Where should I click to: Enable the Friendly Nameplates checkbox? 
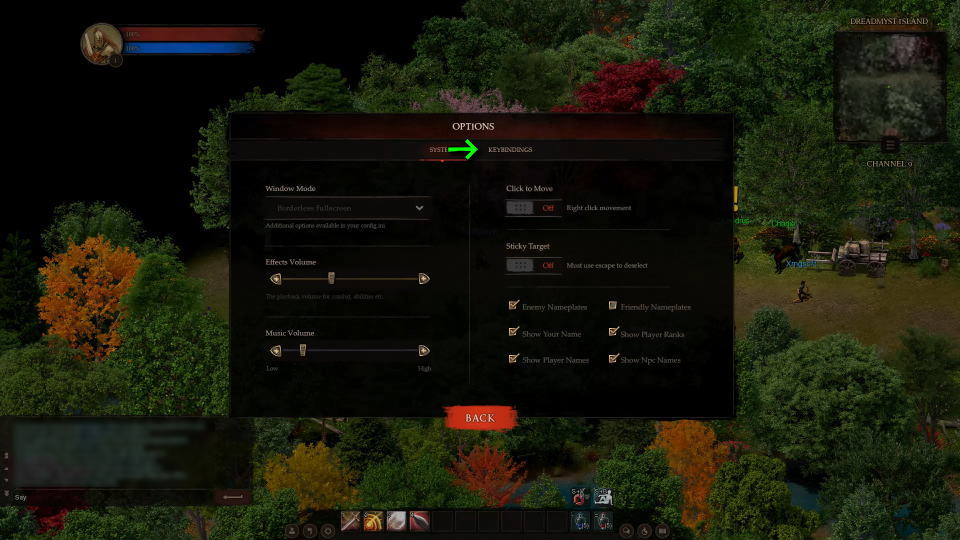pos(613,306)
